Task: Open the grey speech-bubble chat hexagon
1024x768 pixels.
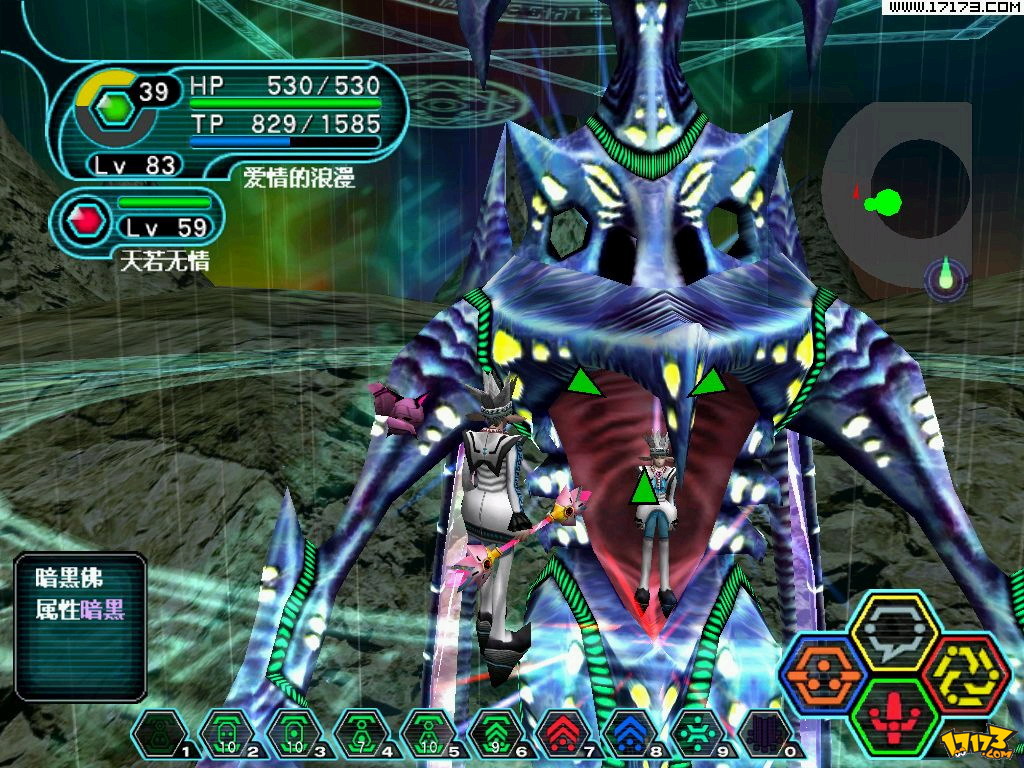Action: [893, 631]
